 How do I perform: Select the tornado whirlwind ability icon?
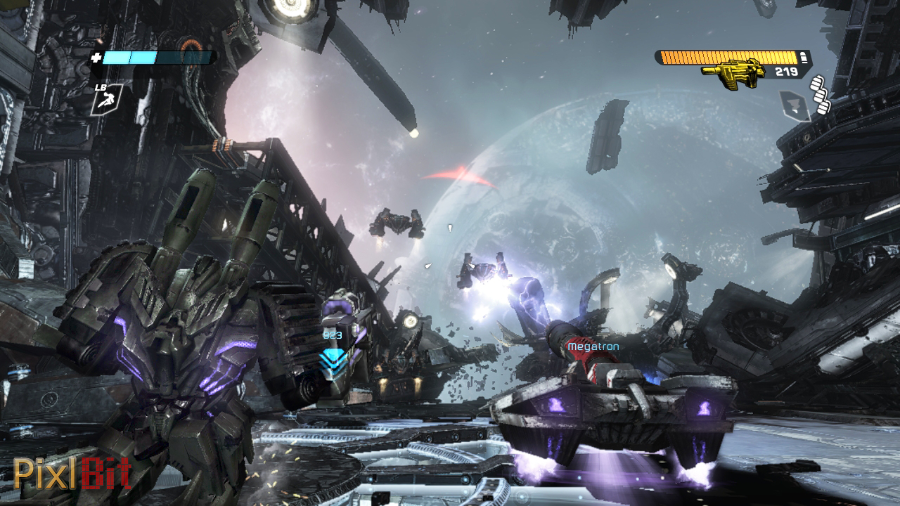point(796,104)
